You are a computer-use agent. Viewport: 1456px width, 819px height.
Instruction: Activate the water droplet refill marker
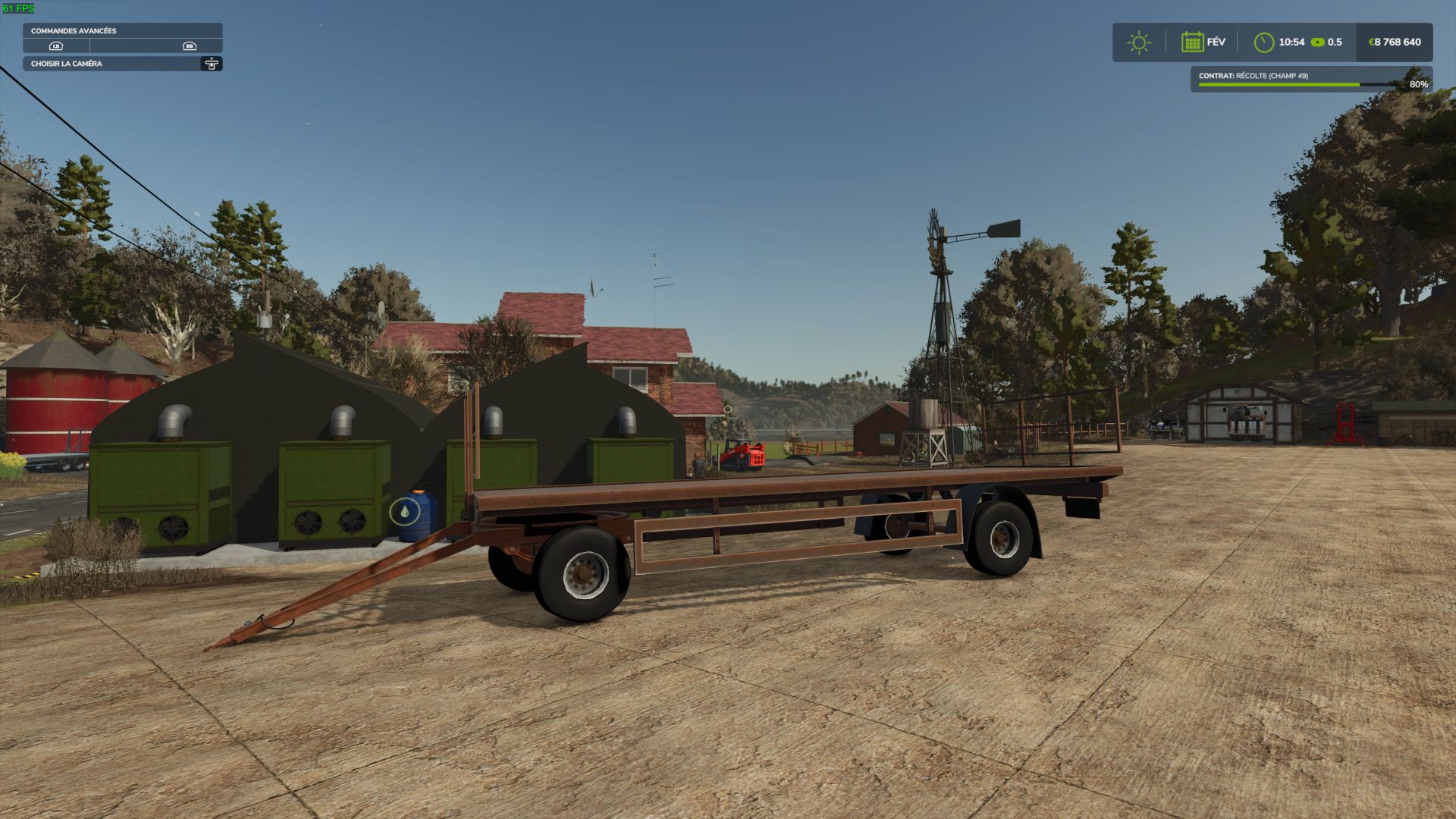coord(404,513)
